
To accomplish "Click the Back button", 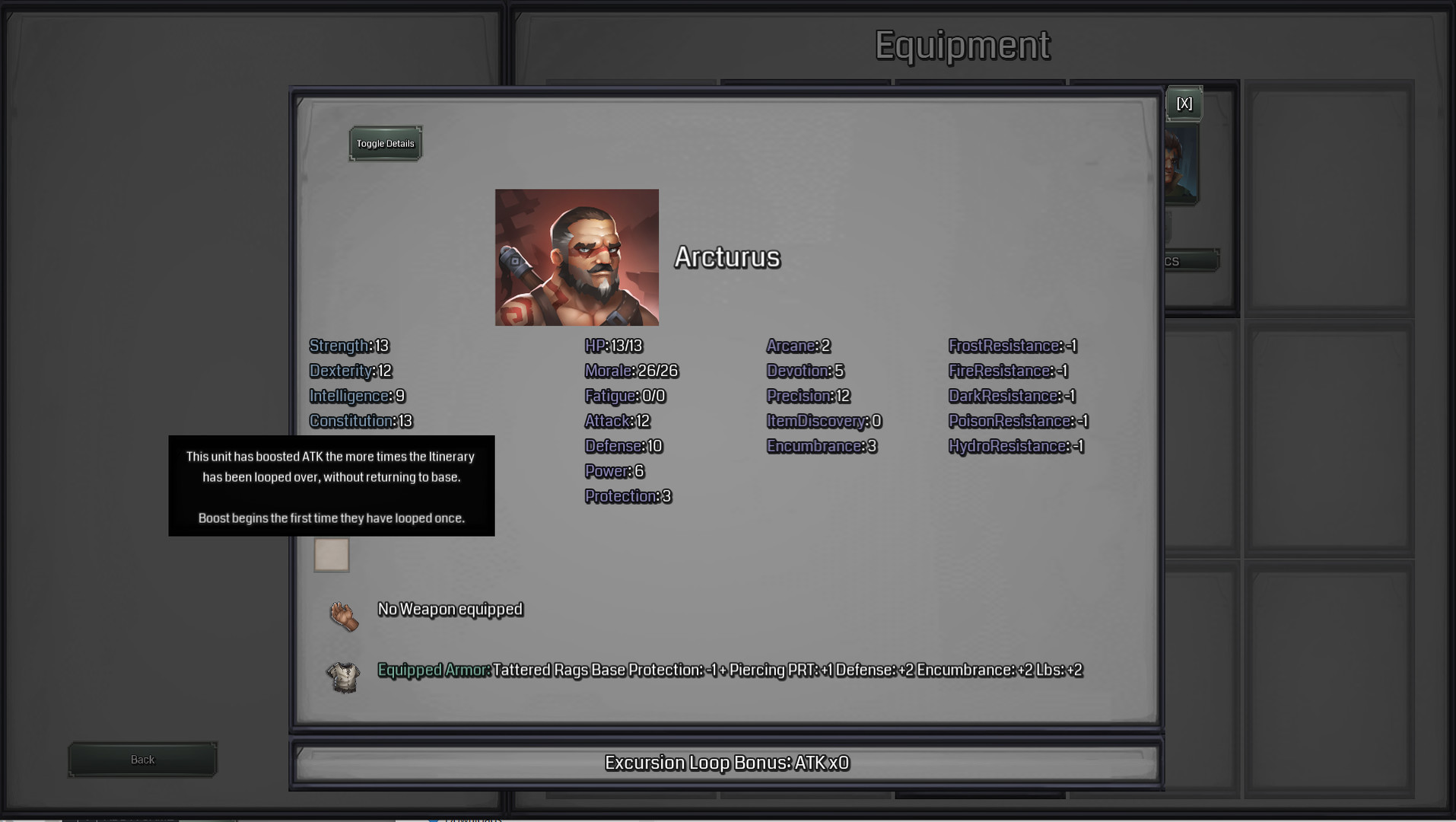I will click(x=142, y=759).
